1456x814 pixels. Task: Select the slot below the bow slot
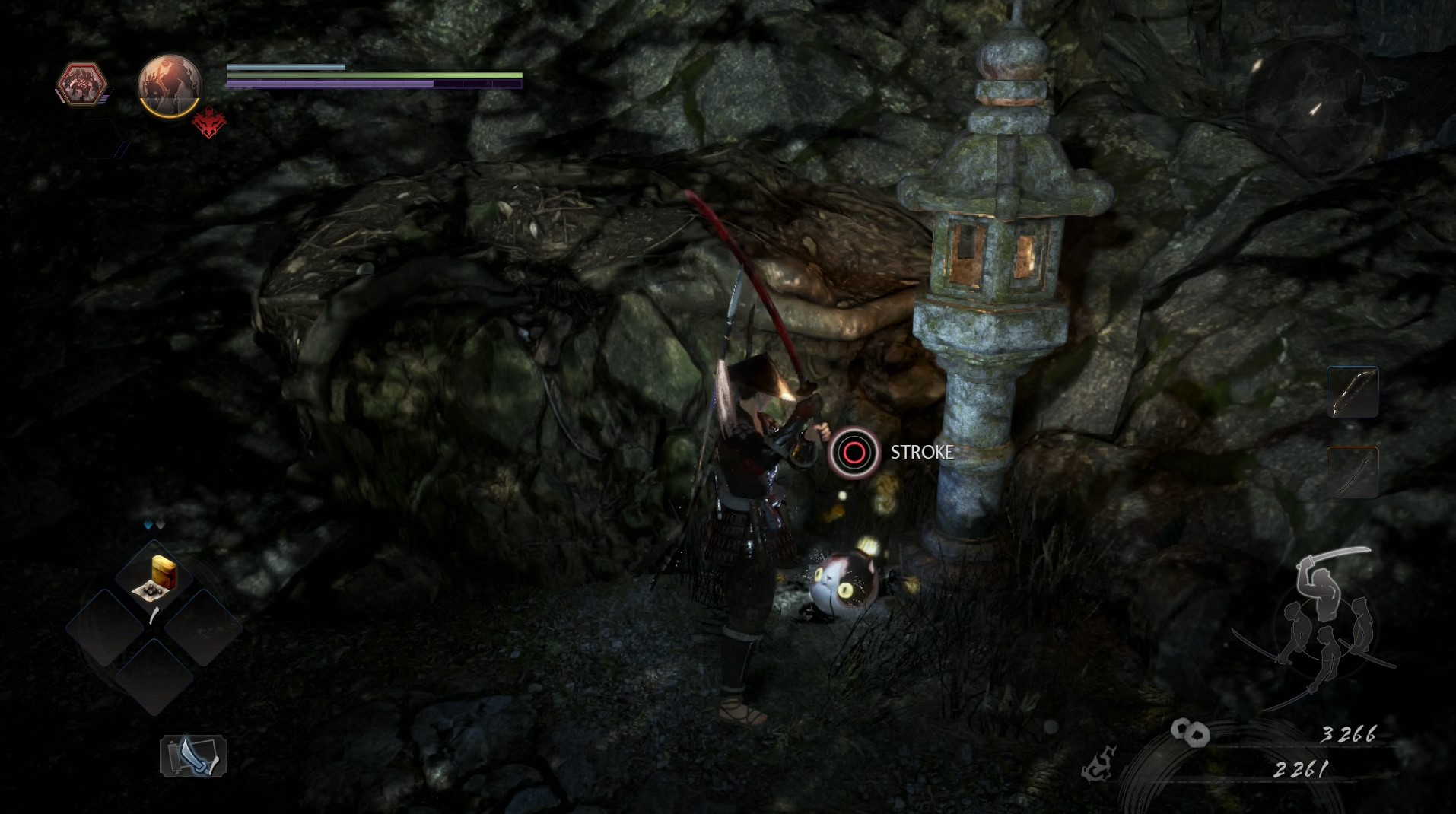1353,472
